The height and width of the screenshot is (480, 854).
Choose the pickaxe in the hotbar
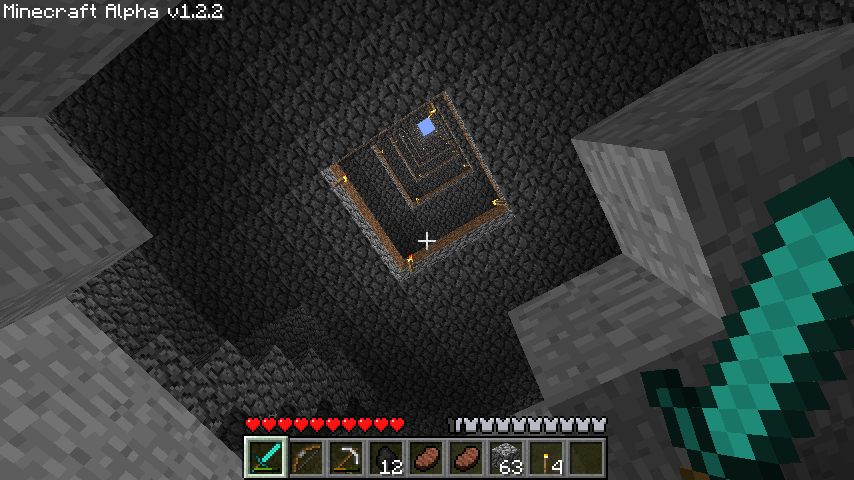(x=346, y=457)
